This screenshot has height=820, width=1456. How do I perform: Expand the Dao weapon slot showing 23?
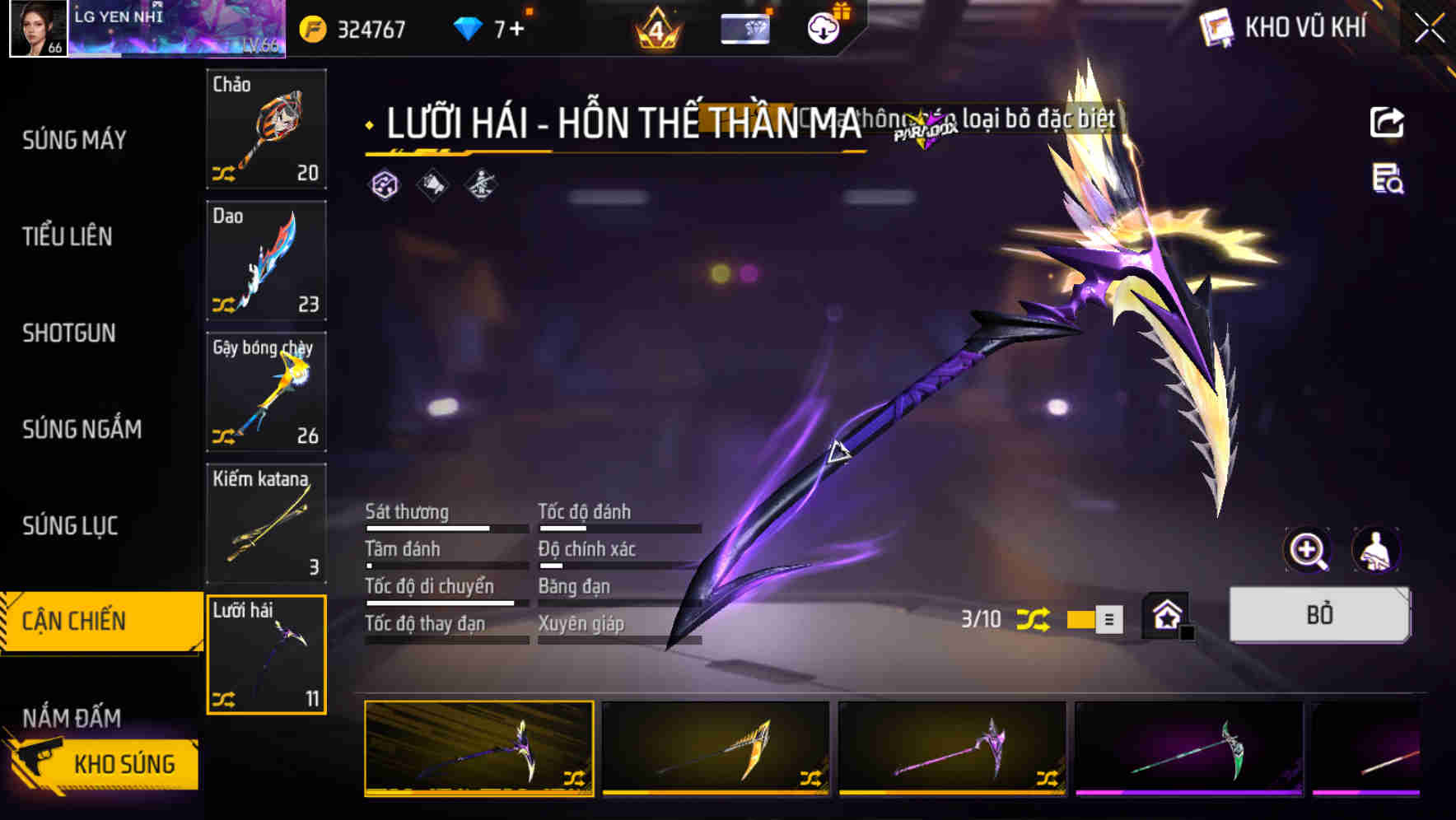click(265, 260)
